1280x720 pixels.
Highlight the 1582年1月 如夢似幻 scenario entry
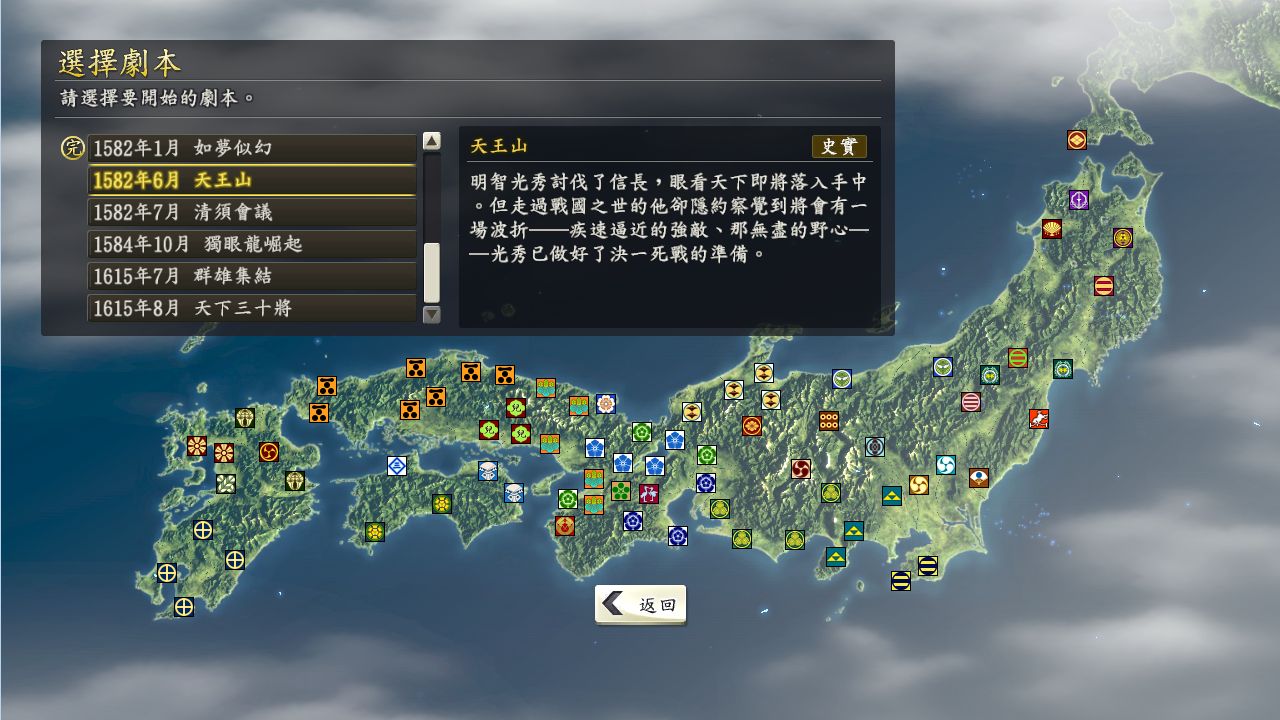click(250, 148)
